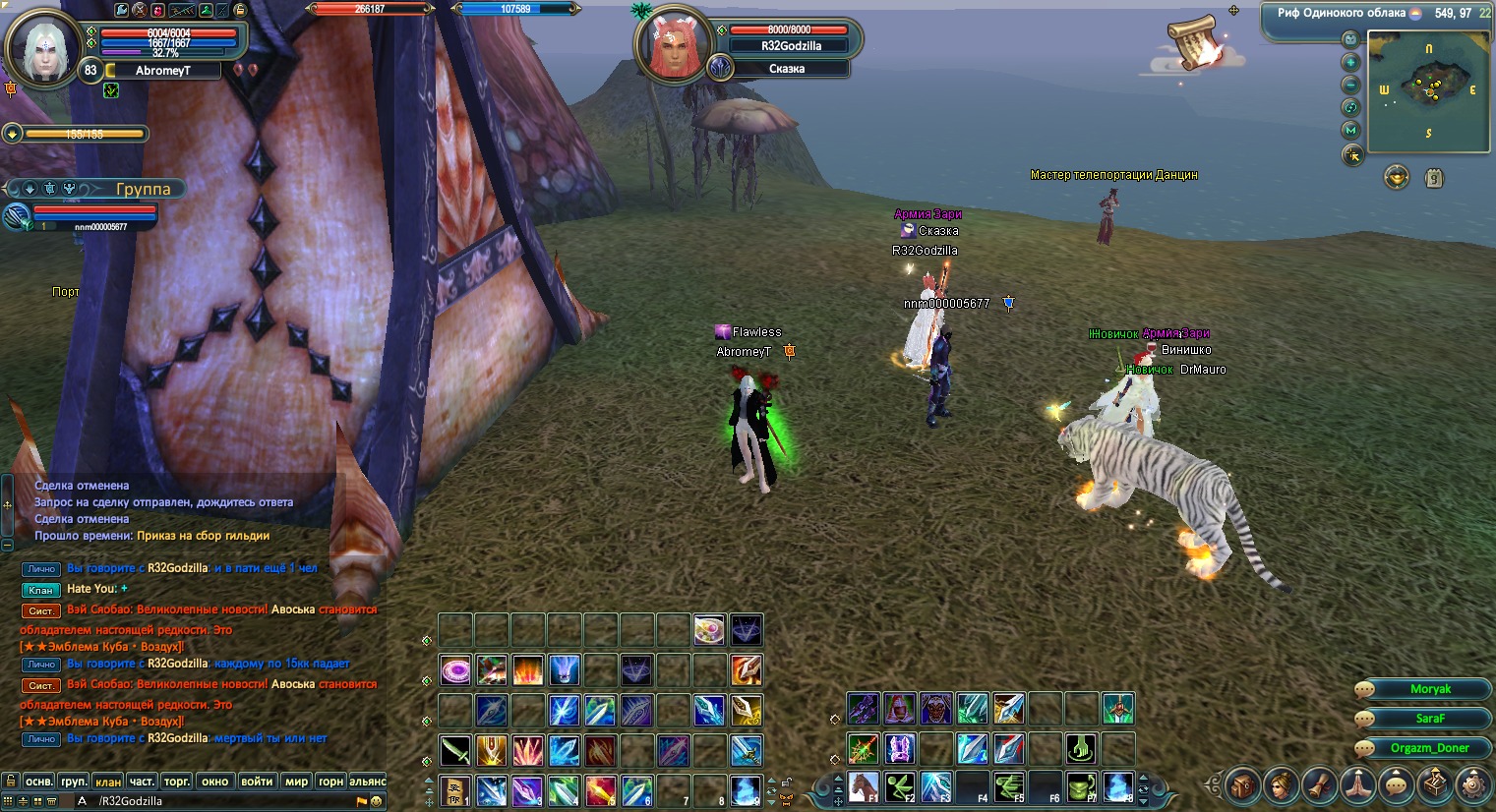
Task: Select R32Godzilla's target portrait
Action: [x=673, y=47]
